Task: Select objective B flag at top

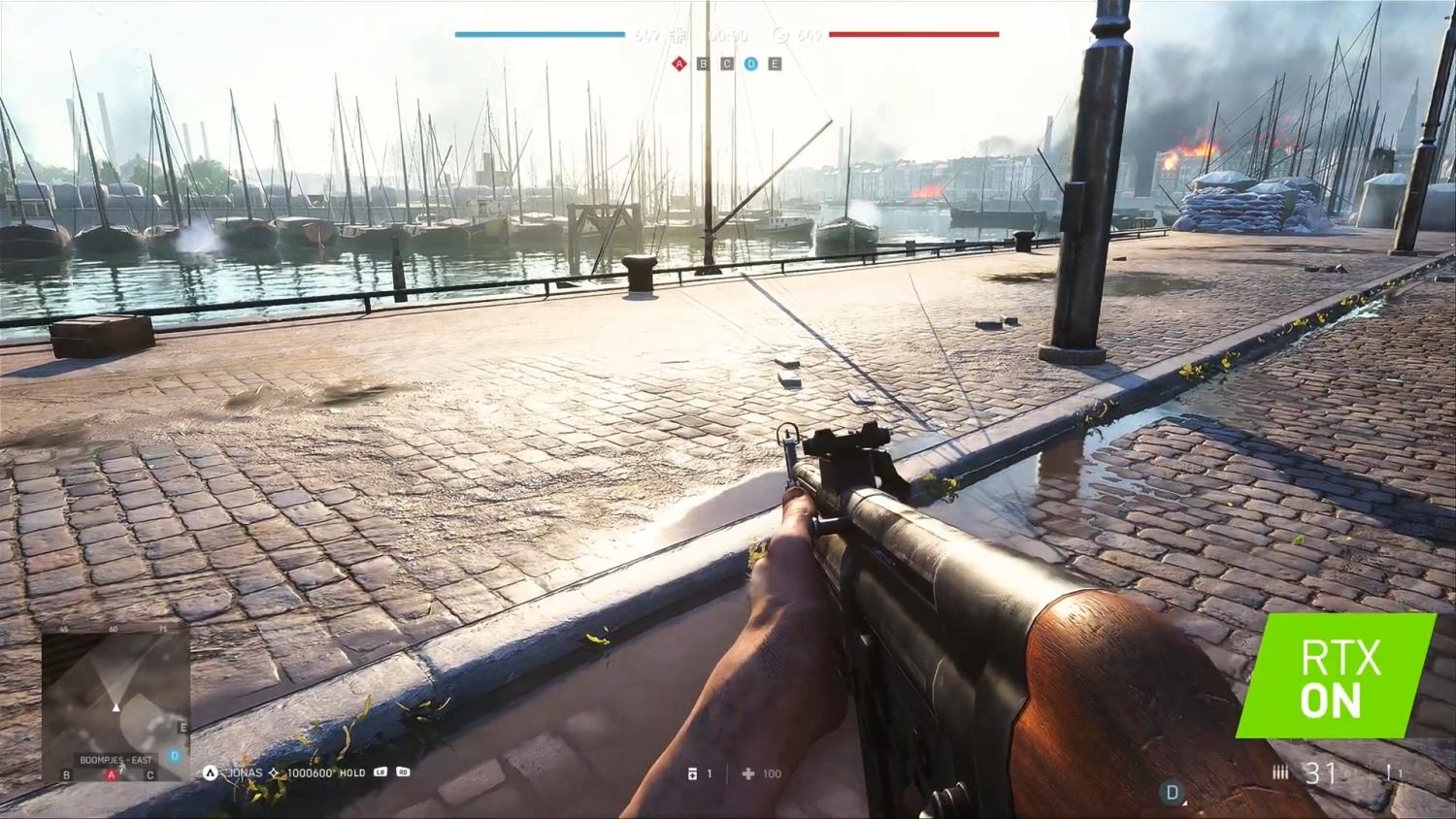Action: tap(703, 64)
